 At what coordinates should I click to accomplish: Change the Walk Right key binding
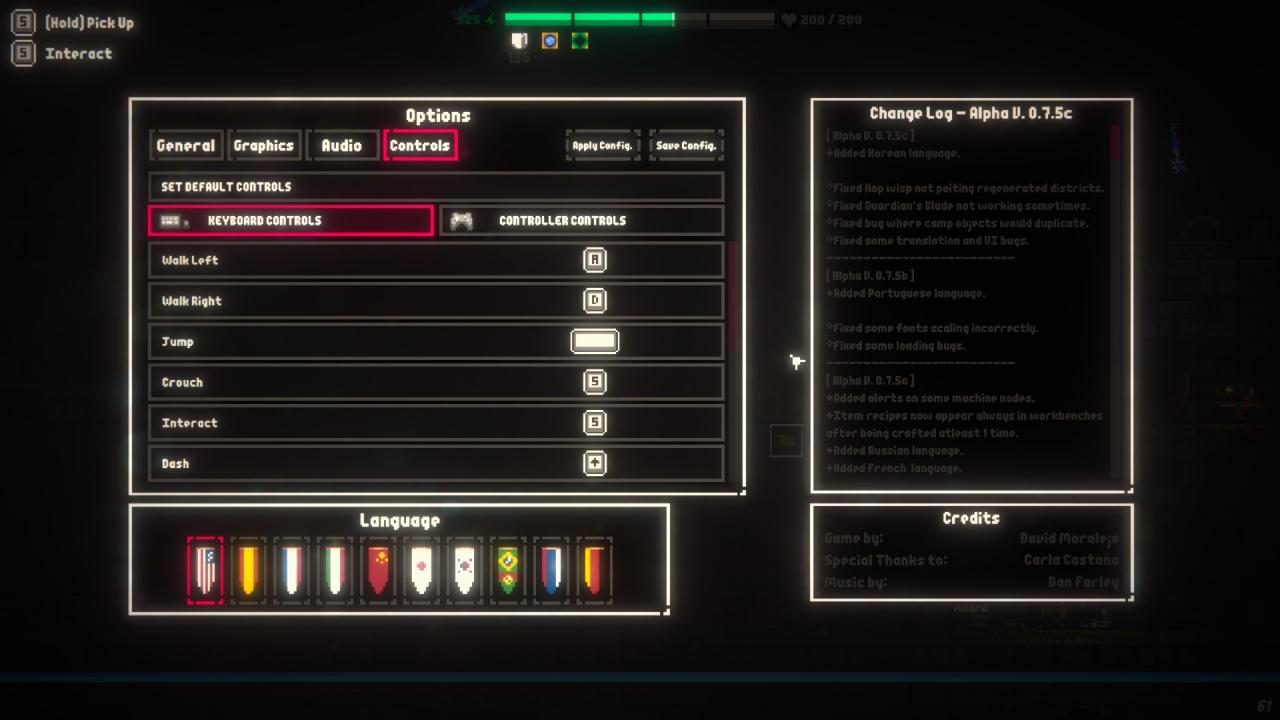pos(595,301)
